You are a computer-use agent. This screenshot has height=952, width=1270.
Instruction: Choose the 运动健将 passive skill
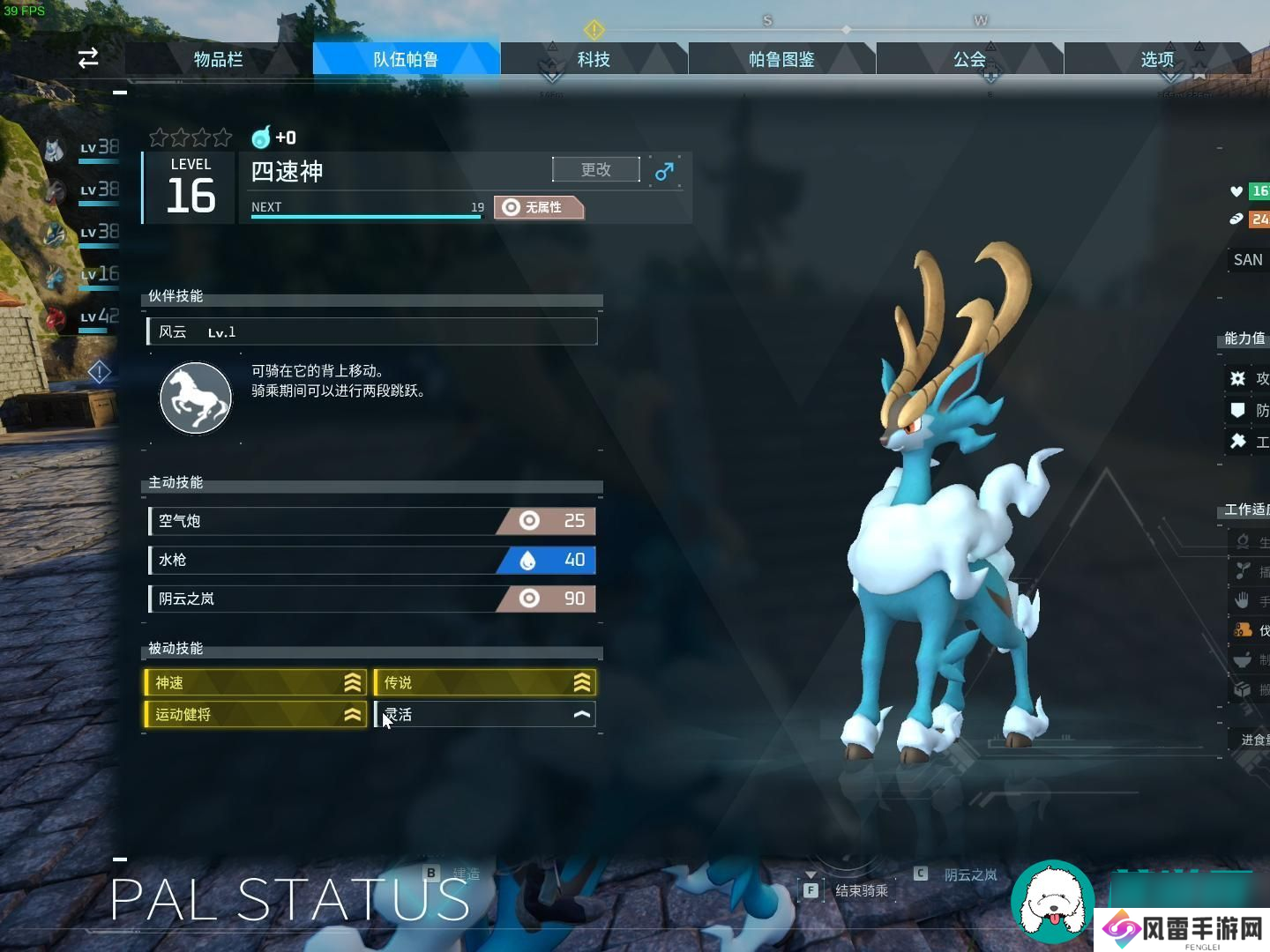pos(255,714)
